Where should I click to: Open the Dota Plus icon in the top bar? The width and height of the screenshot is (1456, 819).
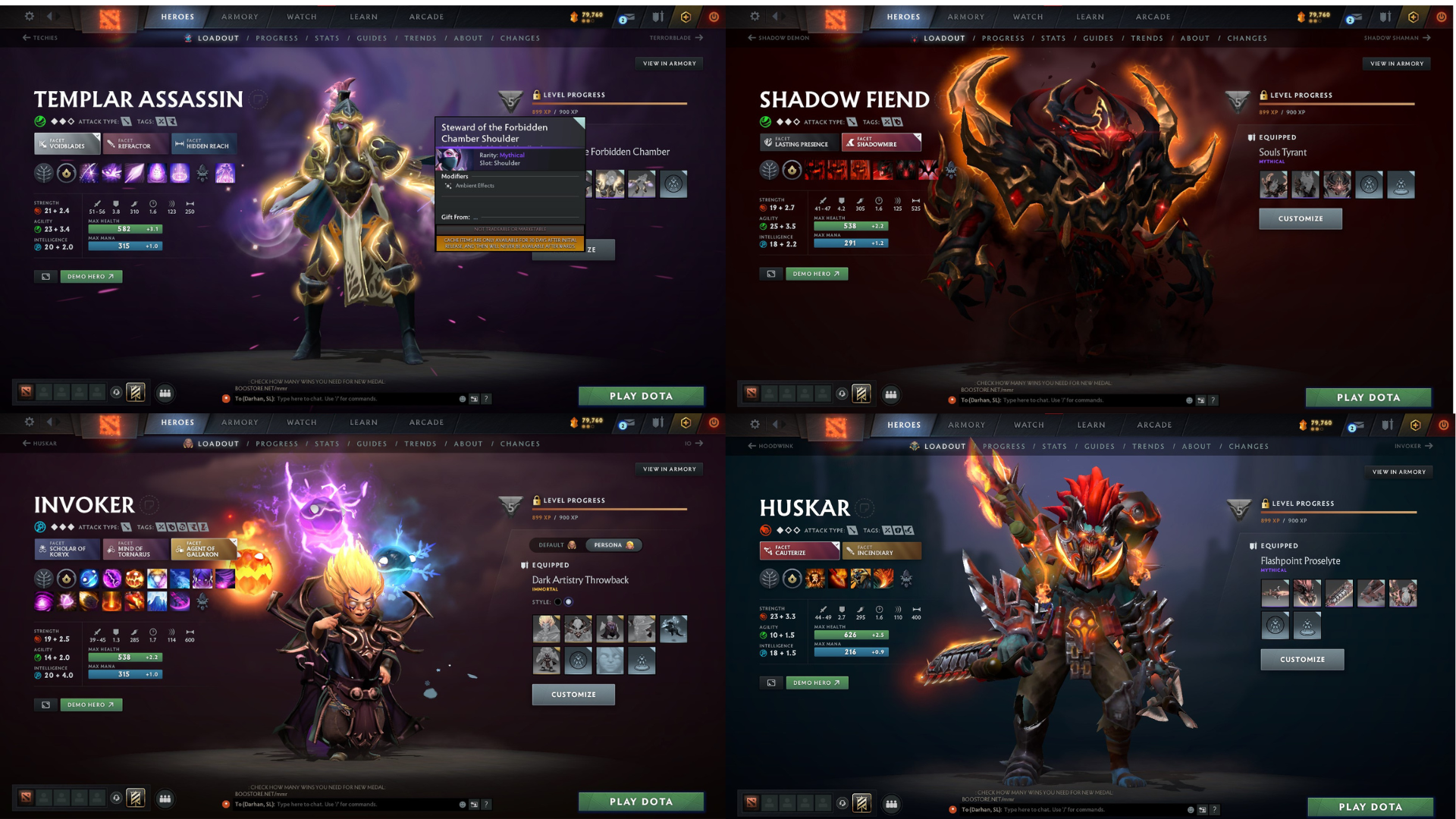(686, 17)
